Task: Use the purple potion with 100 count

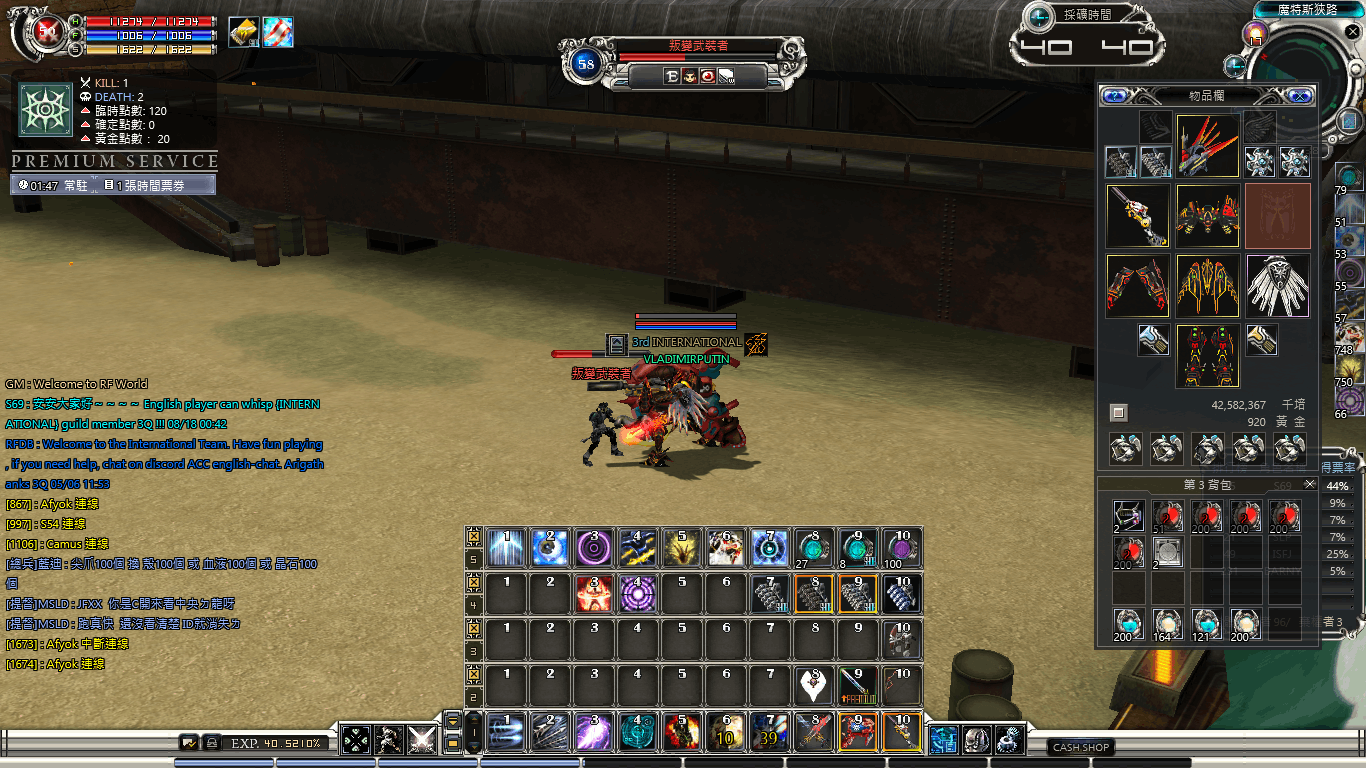Action: click(902, 548)
